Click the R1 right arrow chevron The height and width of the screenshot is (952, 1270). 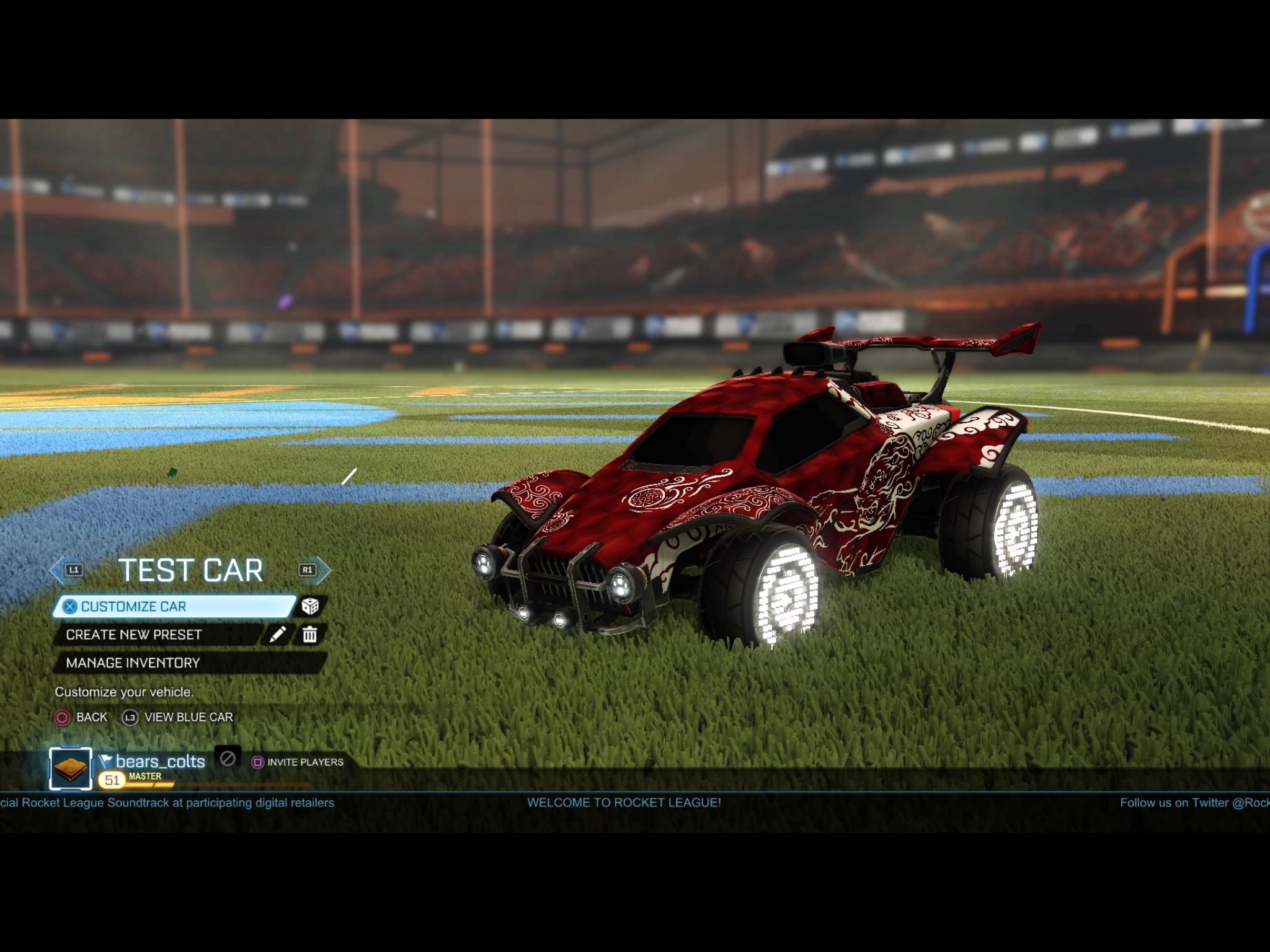coord(308,569)
